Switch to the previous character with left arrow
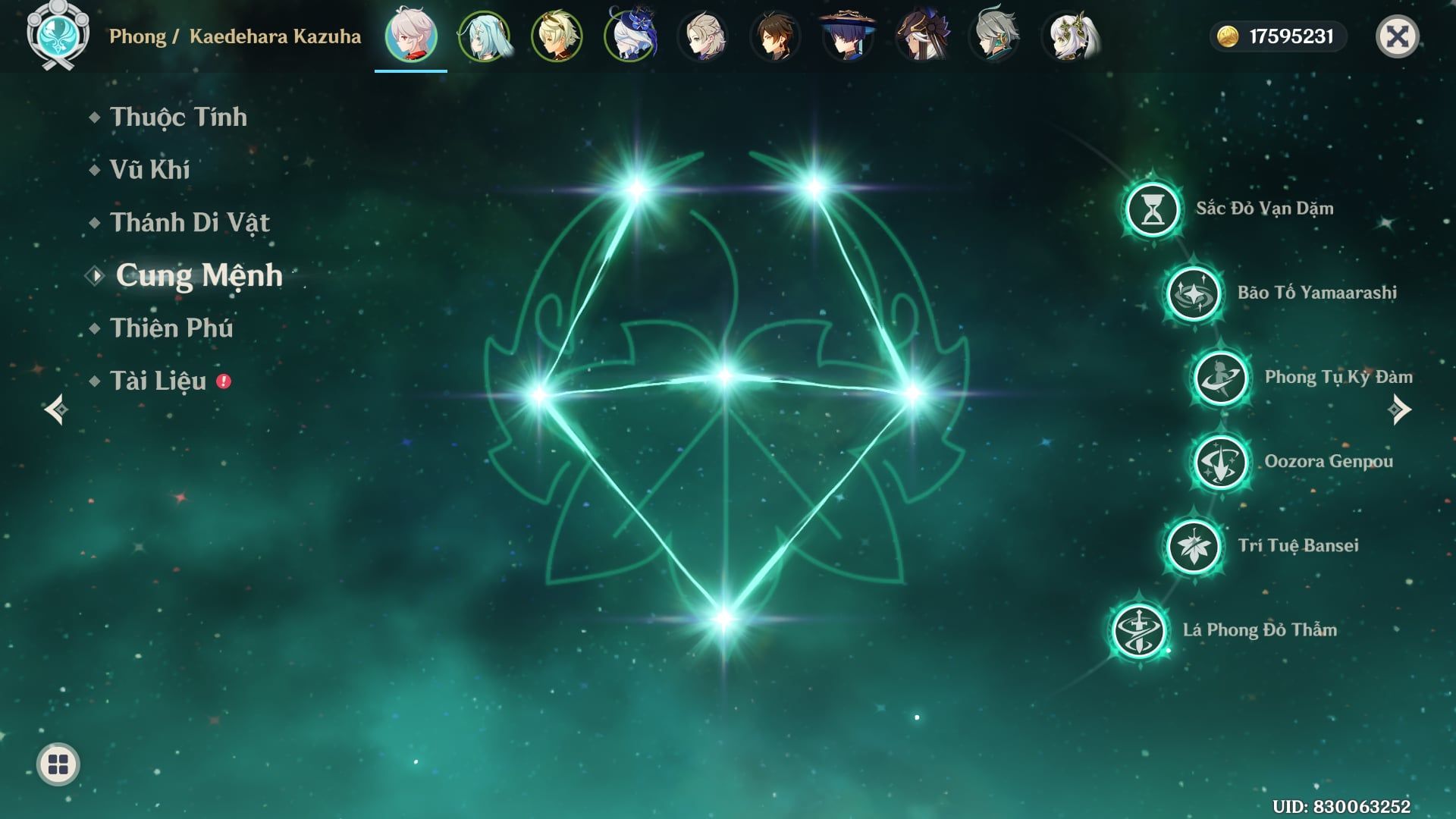 click(56, 409)
